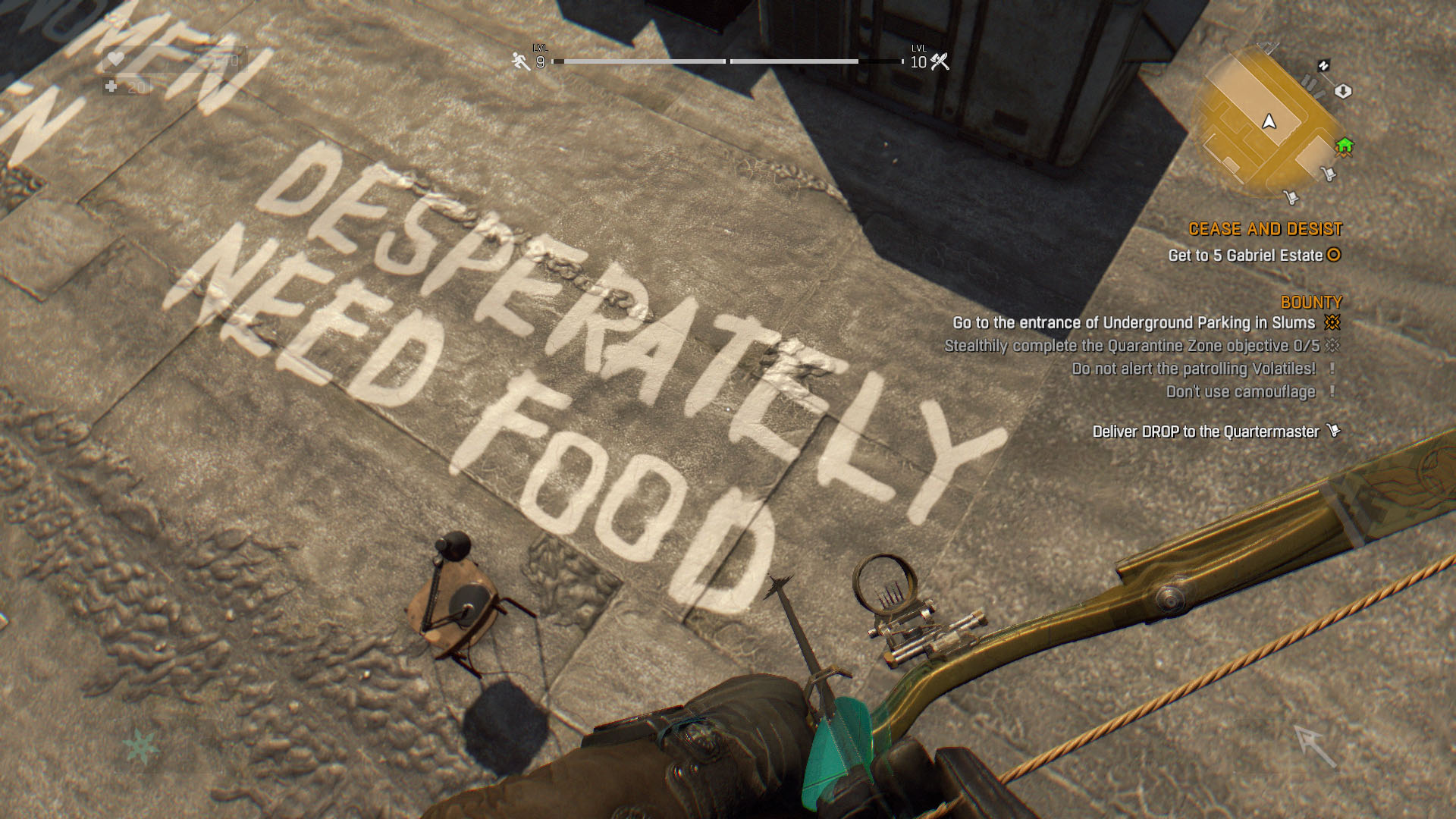Select the Underground Parking in Slums objective

(x=1134, y=323)
